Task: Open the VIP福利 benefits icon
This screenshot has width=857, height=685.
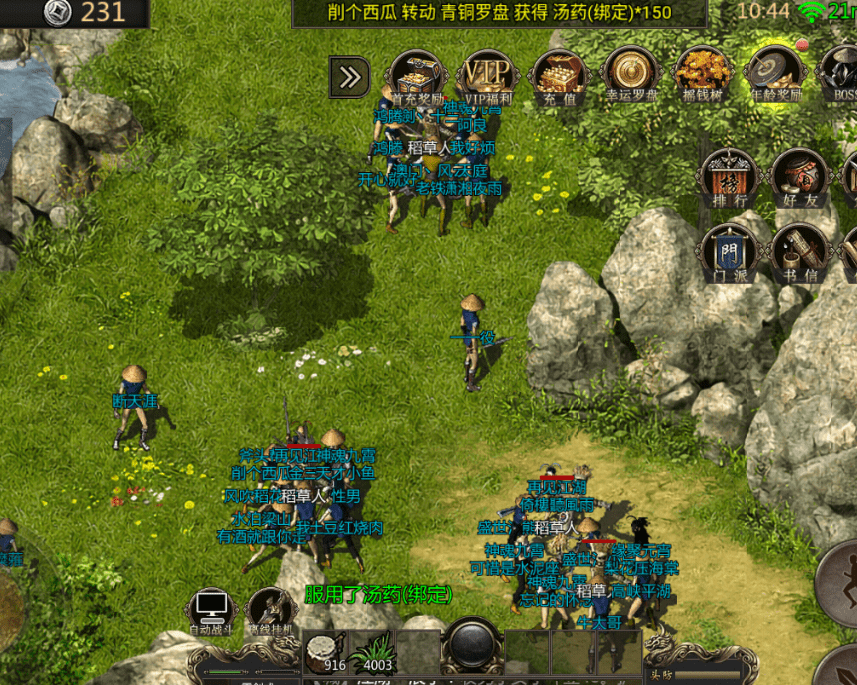Action: click(x=487, y=74)
